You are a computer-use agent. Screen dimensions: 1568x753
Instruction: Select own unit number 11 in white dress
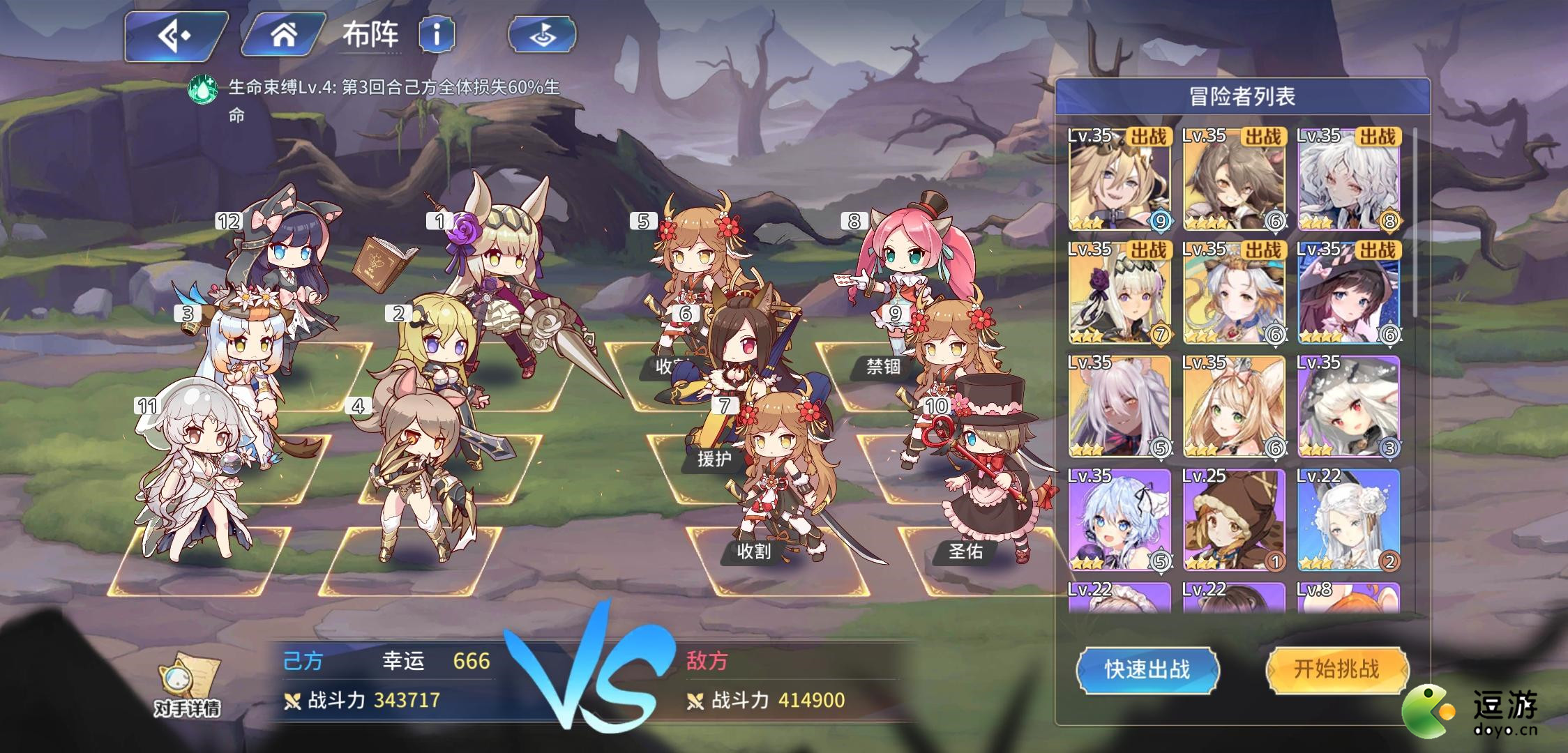(195, 474)
